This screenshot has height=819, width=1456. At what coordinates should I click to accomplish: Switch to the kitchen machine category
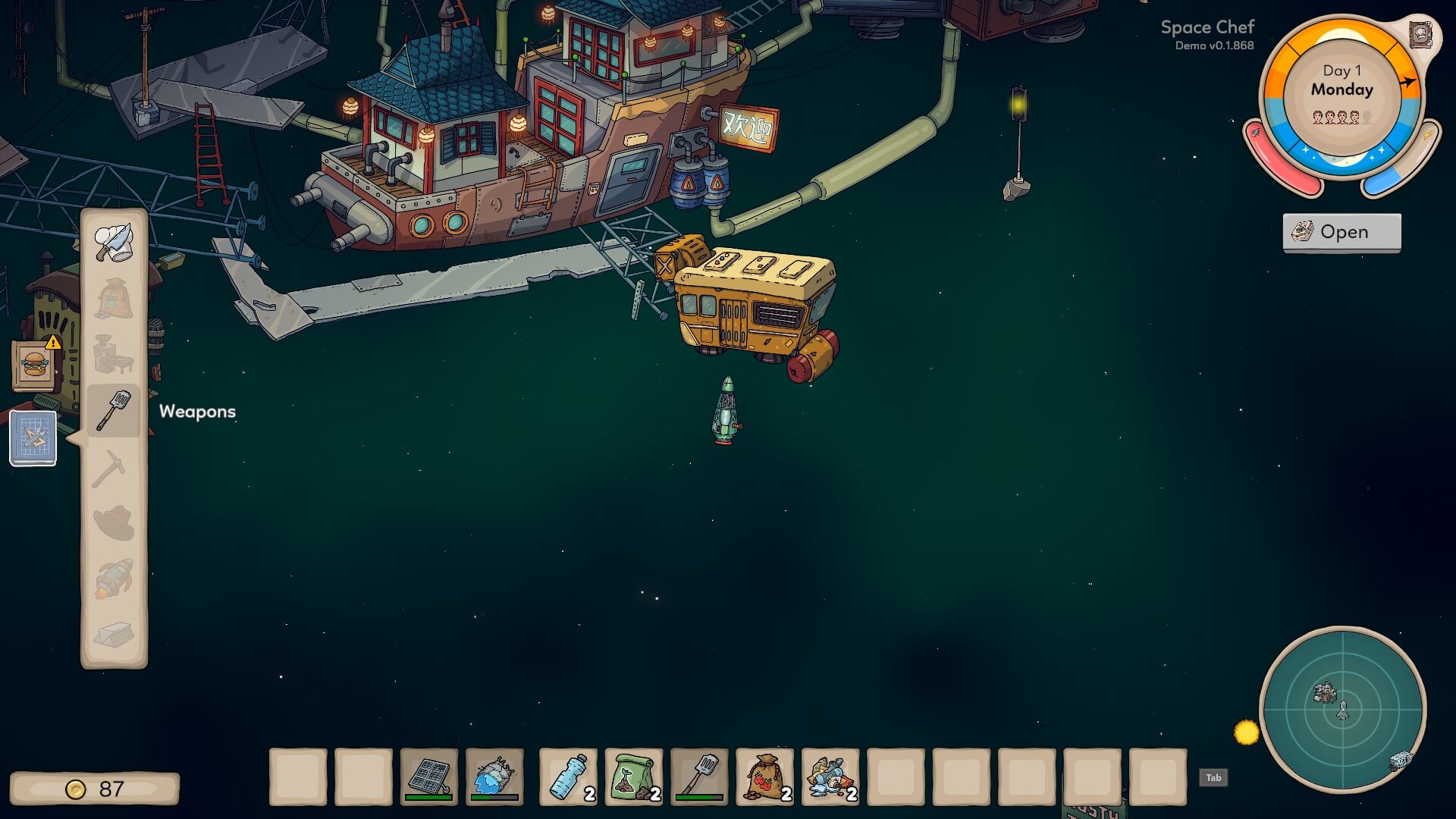(x=114, y=354)
